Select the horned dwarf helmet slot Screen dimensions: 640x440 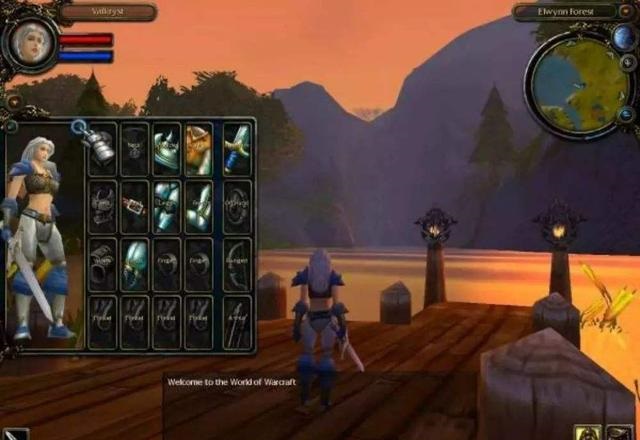tap(199, 149)
